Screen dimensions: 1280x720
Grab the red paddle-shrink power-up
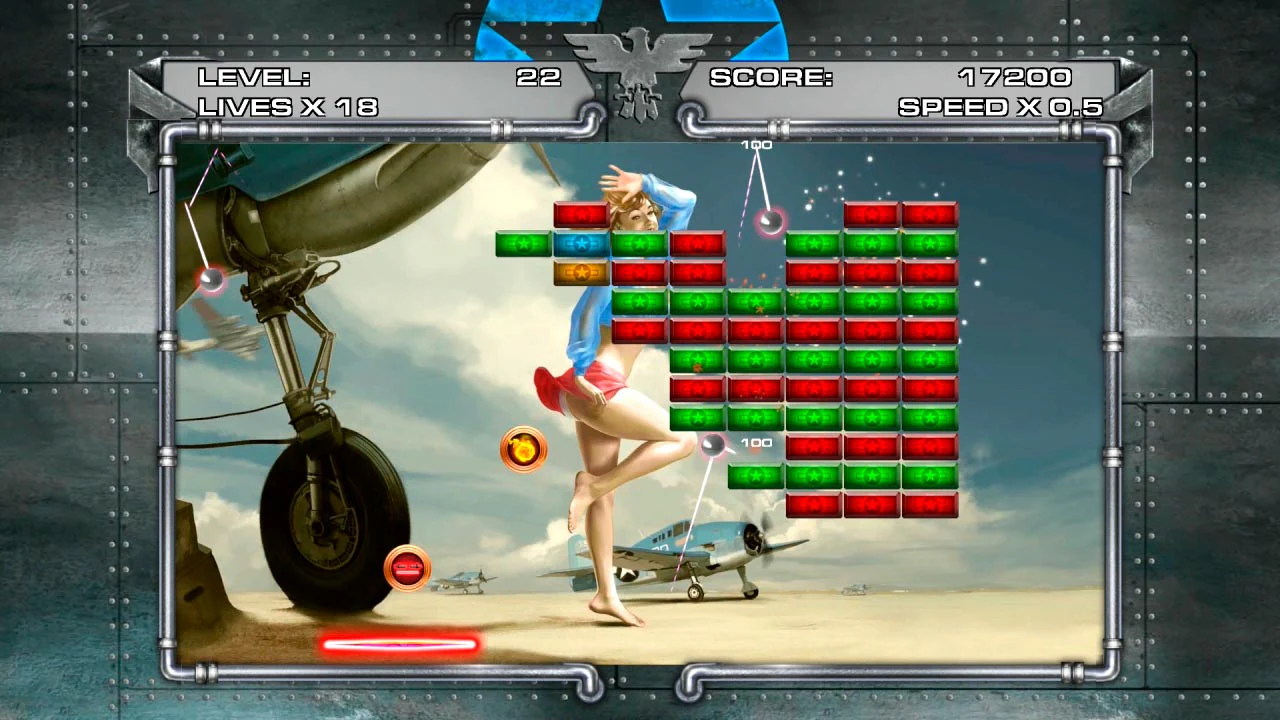click(x=408, y=568)
